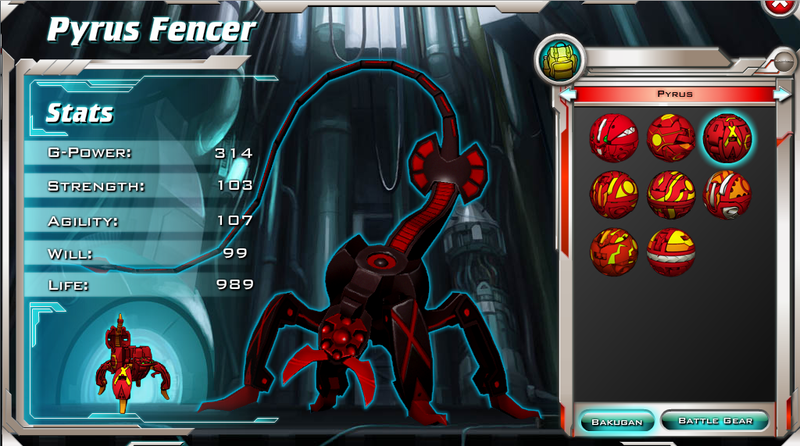
Task: Switch to the Bakugan tab
Action: tap(616, 420)
